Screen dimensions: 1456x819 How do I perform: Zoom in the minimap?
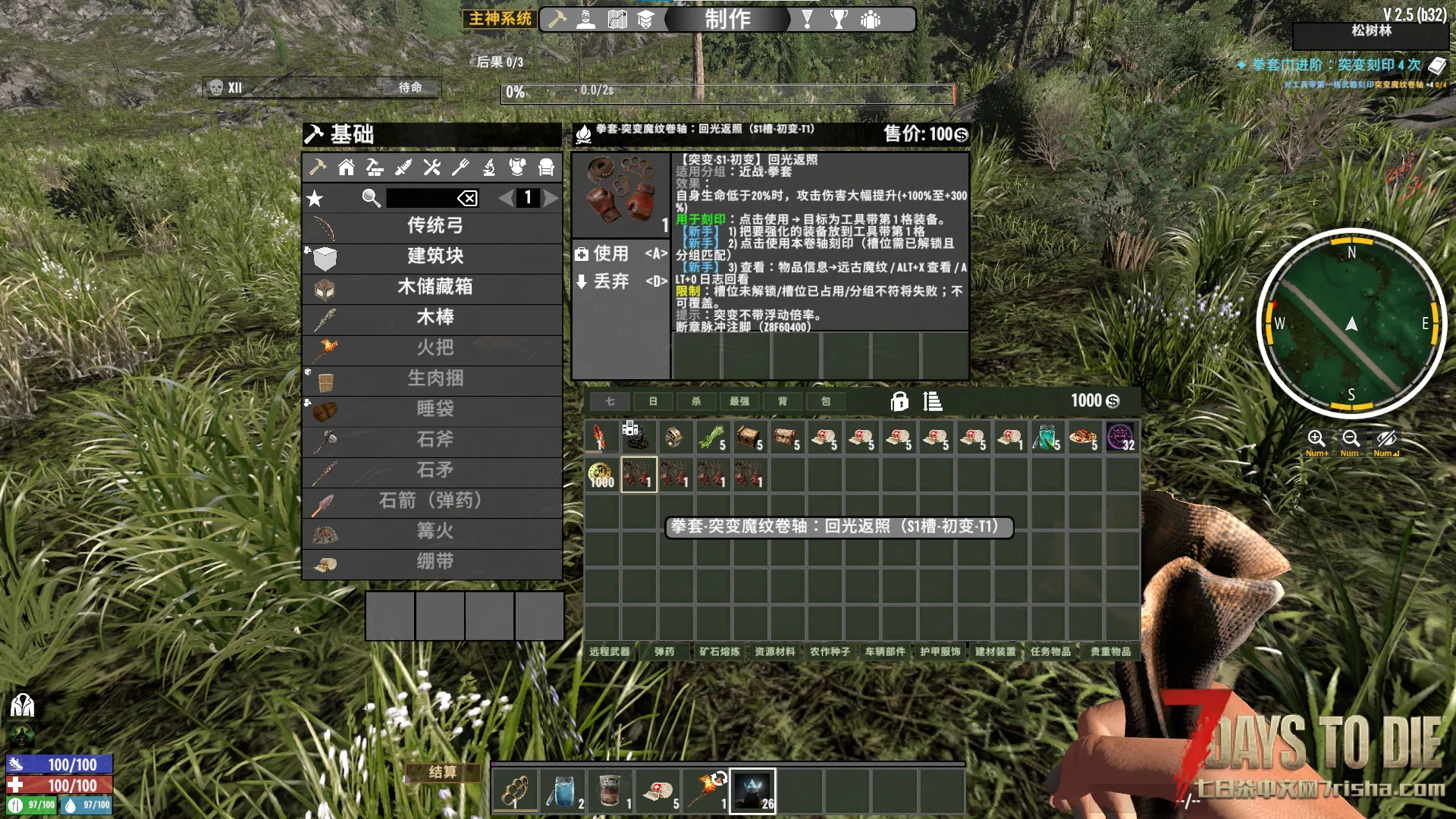(x=1316, y=439)
